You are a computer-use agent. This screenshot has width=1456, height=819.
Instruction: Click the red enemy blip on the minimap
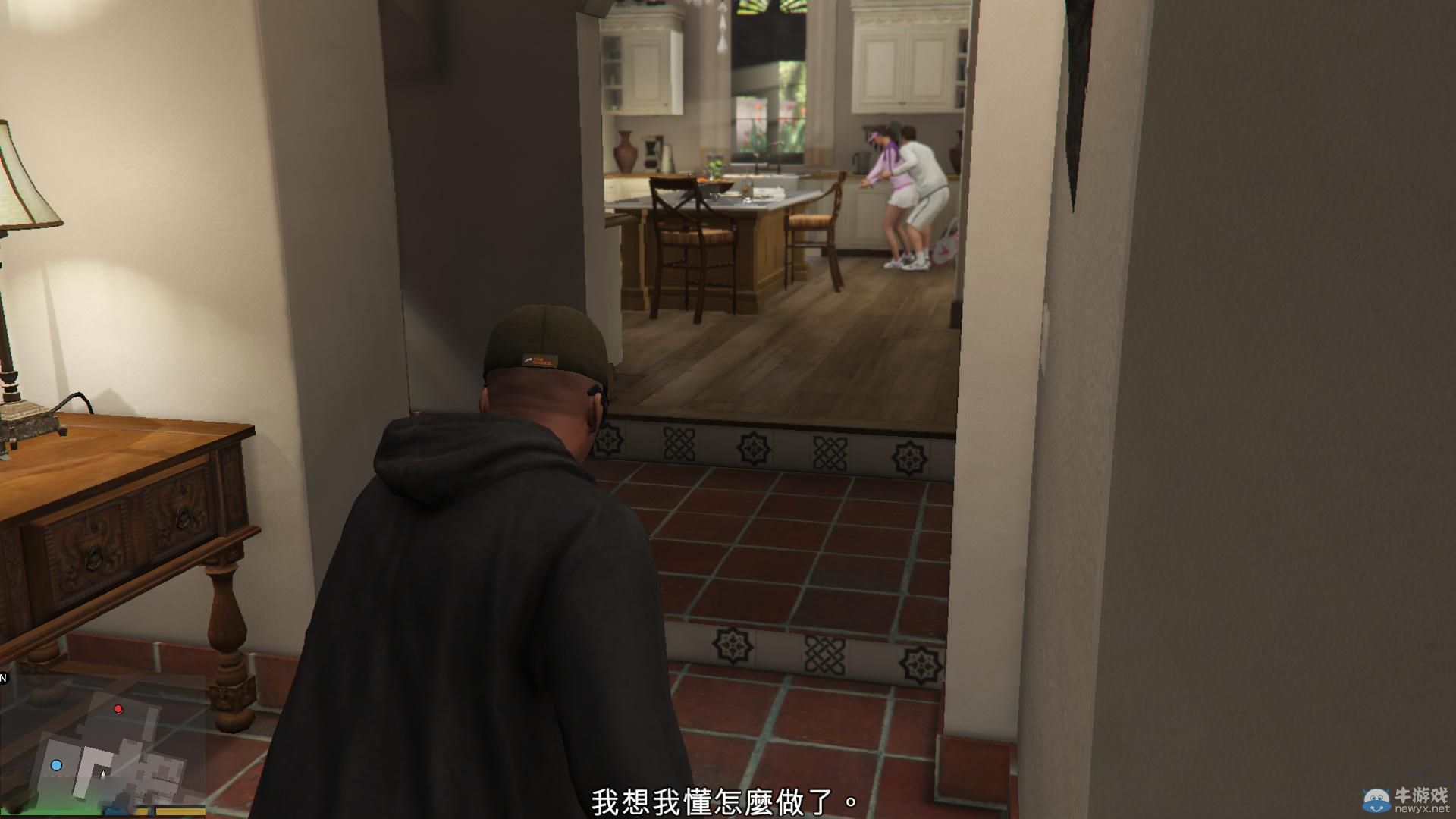118,710
